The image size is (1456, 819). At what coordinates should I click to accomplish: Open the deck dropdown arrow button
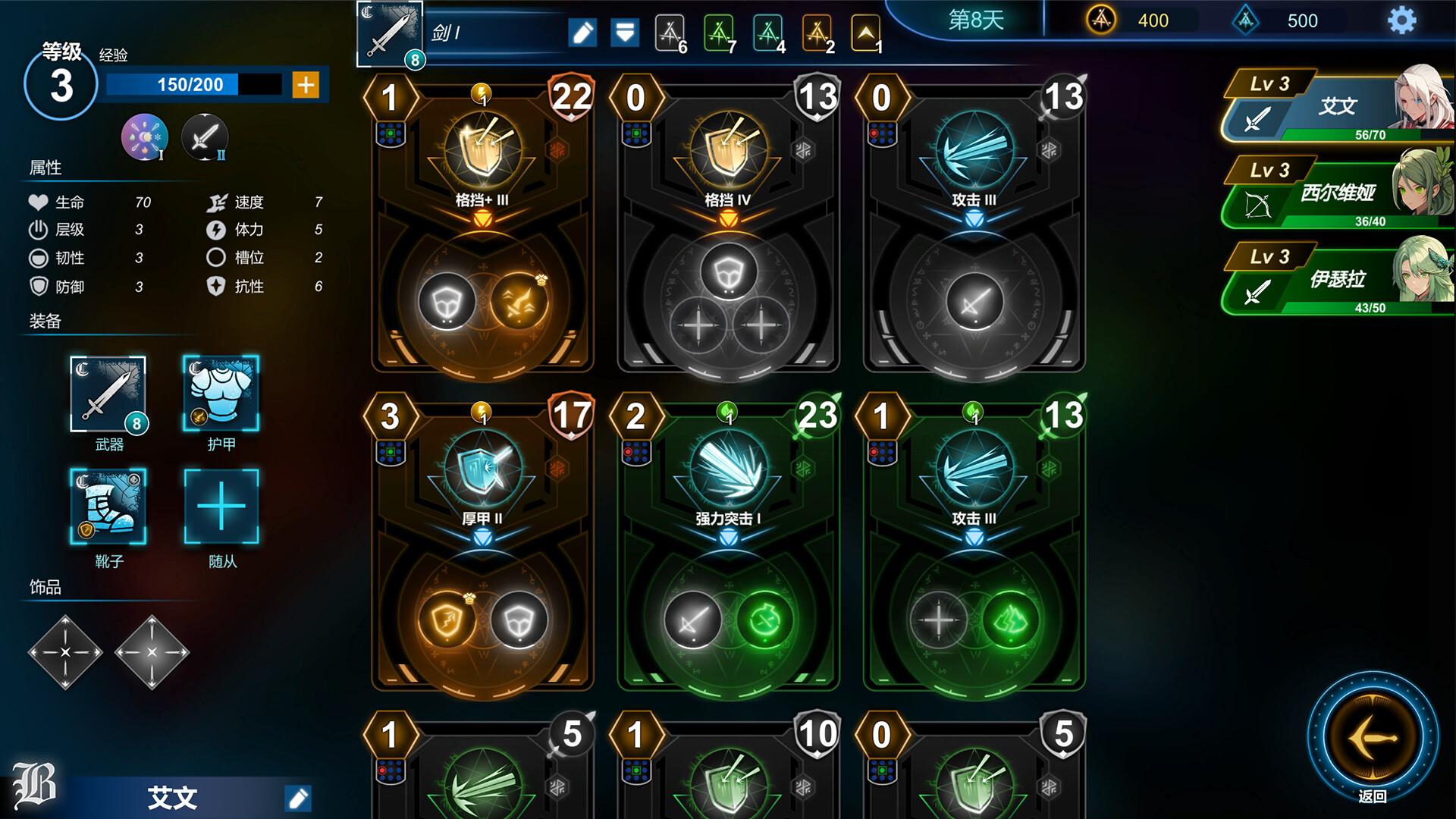coord(625,33)
